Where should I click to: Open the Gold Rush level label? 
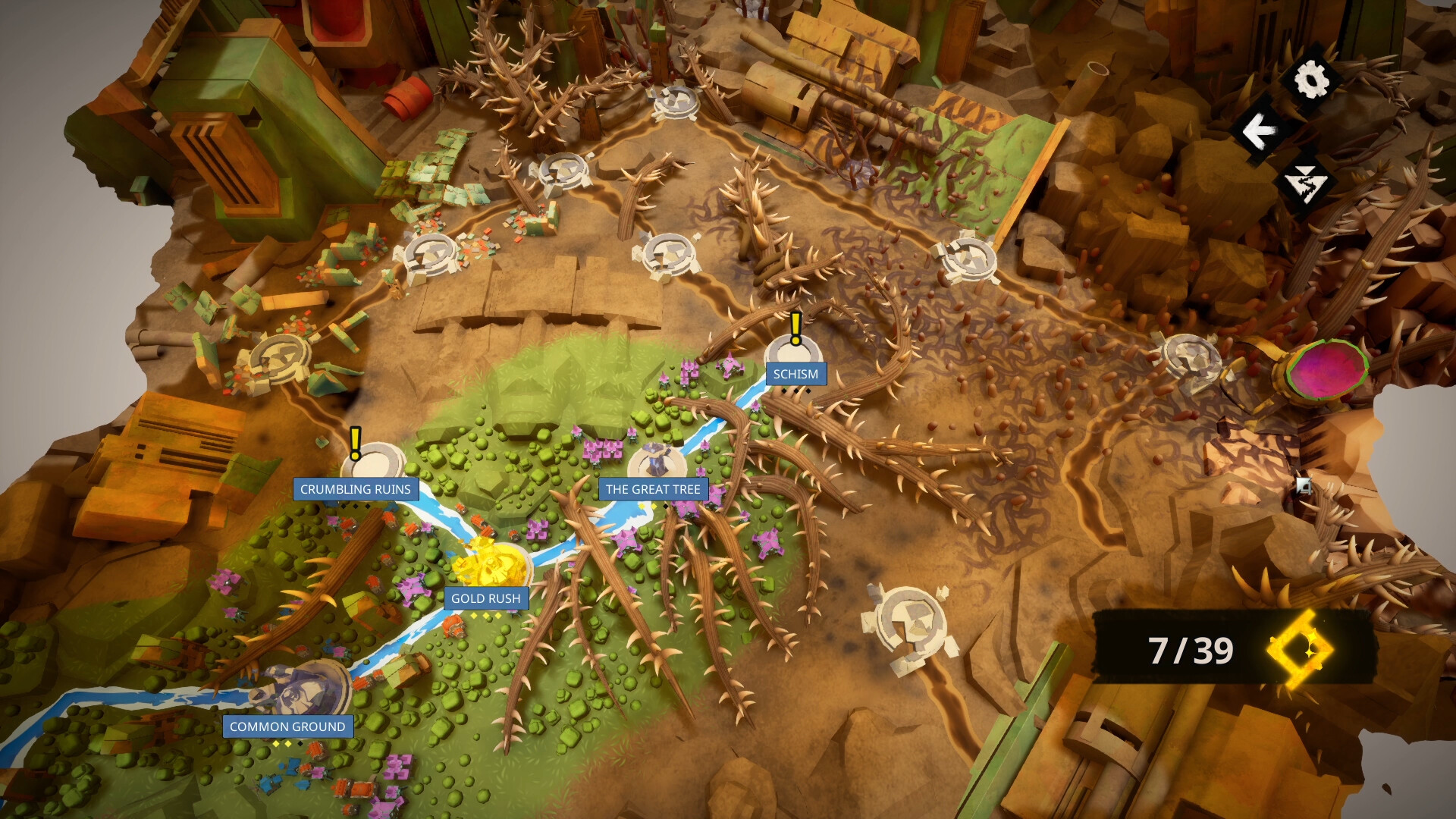485,598
